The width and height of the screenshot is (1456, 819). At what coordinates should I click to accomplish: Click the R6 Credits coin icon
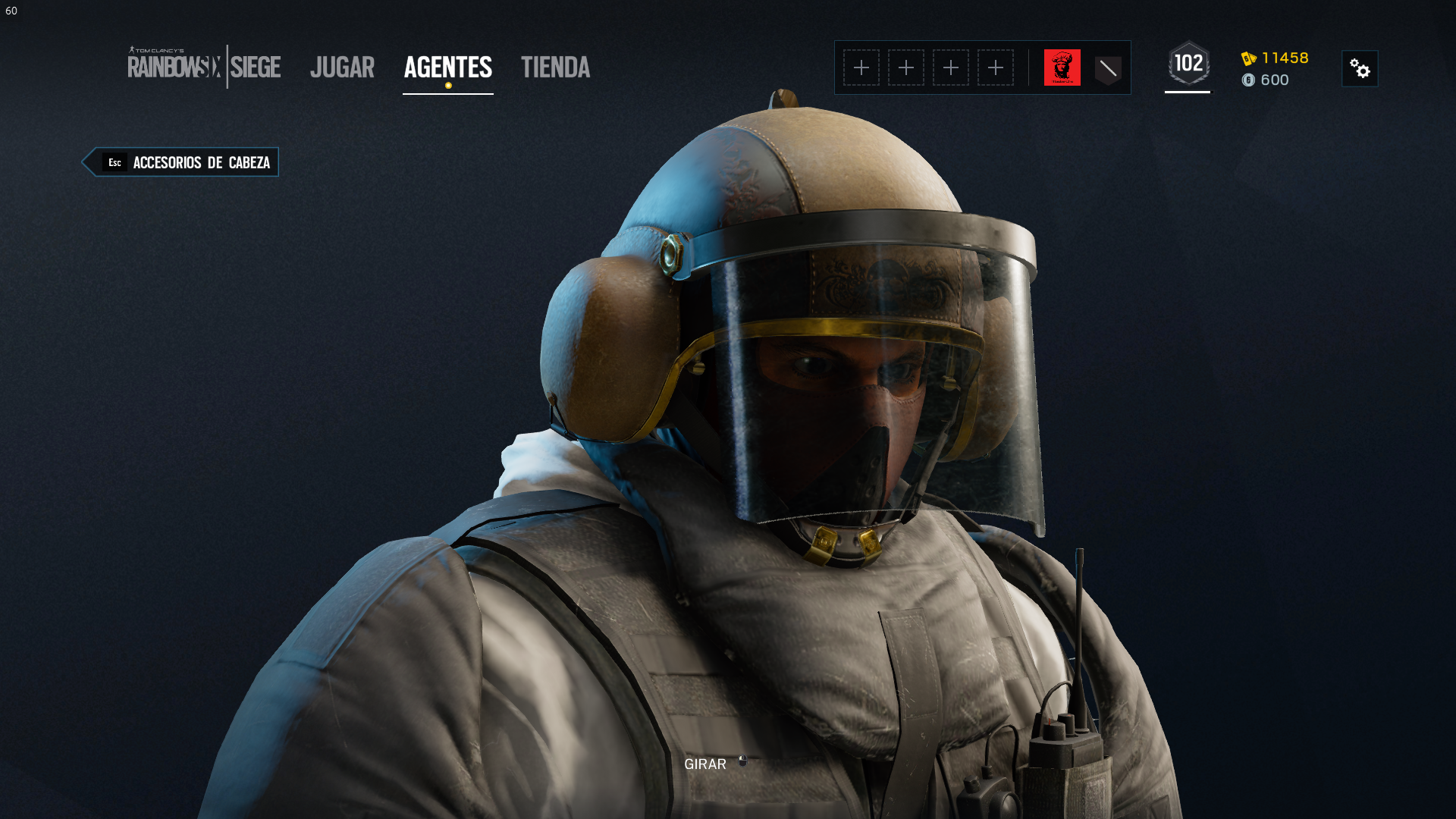[1250, 80]
